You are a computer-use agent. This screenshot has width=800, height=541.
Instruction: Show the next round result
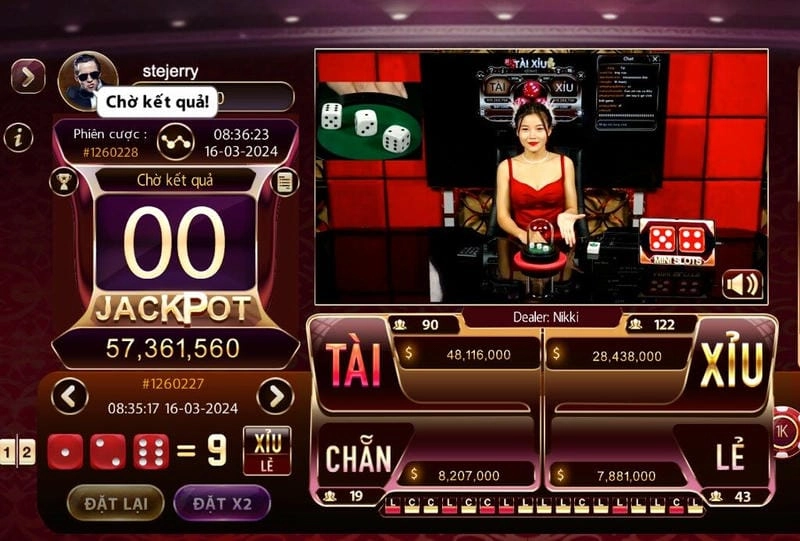pyautogui.click(x=275, y=396)
